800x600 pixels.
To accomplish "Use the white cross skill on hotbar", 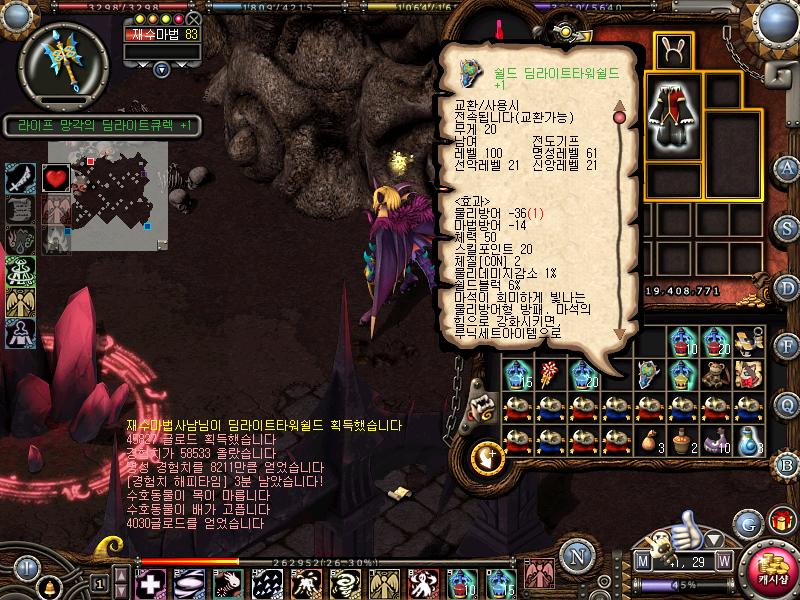I will (150, 582).
